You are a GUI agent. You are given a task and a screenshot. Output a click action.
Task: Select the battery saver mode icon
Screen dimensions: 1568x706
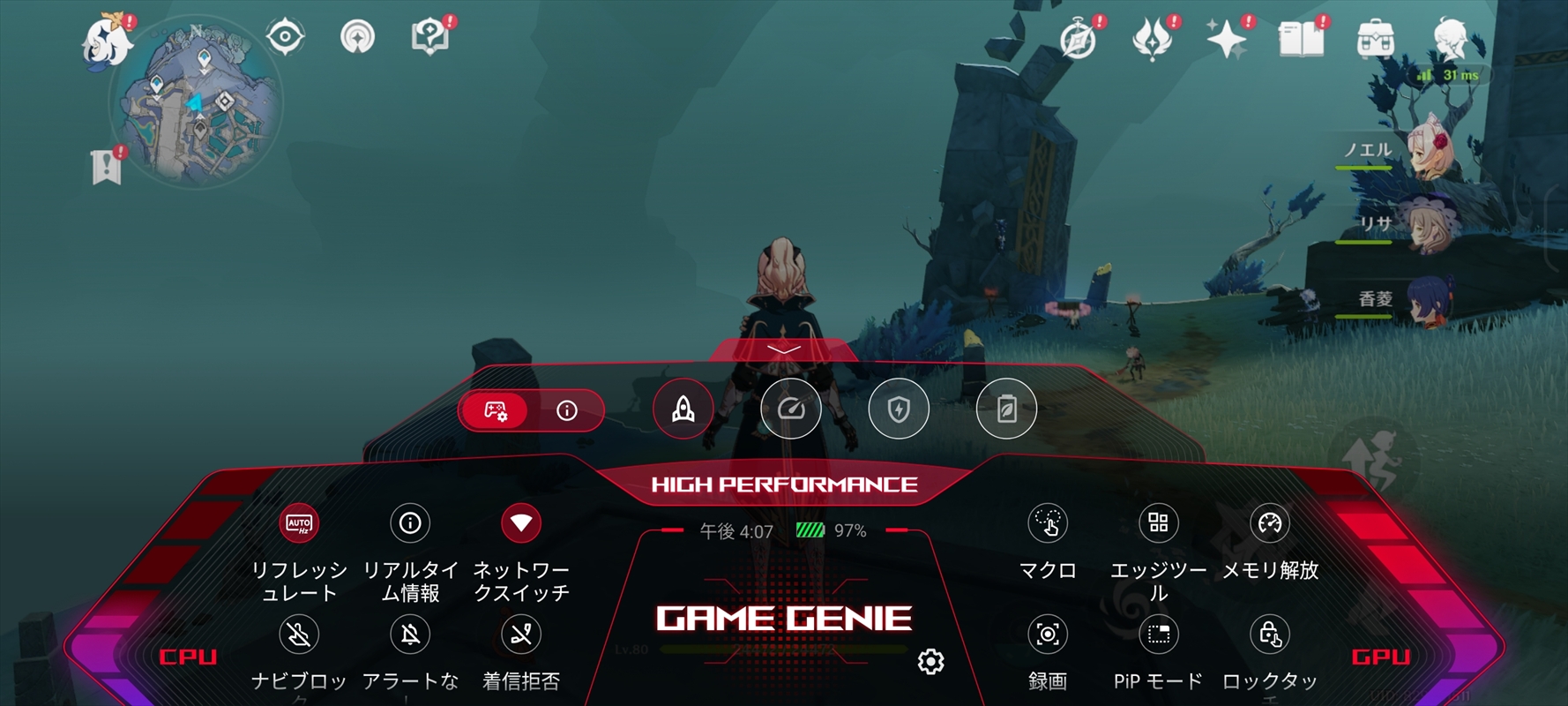1006,409
